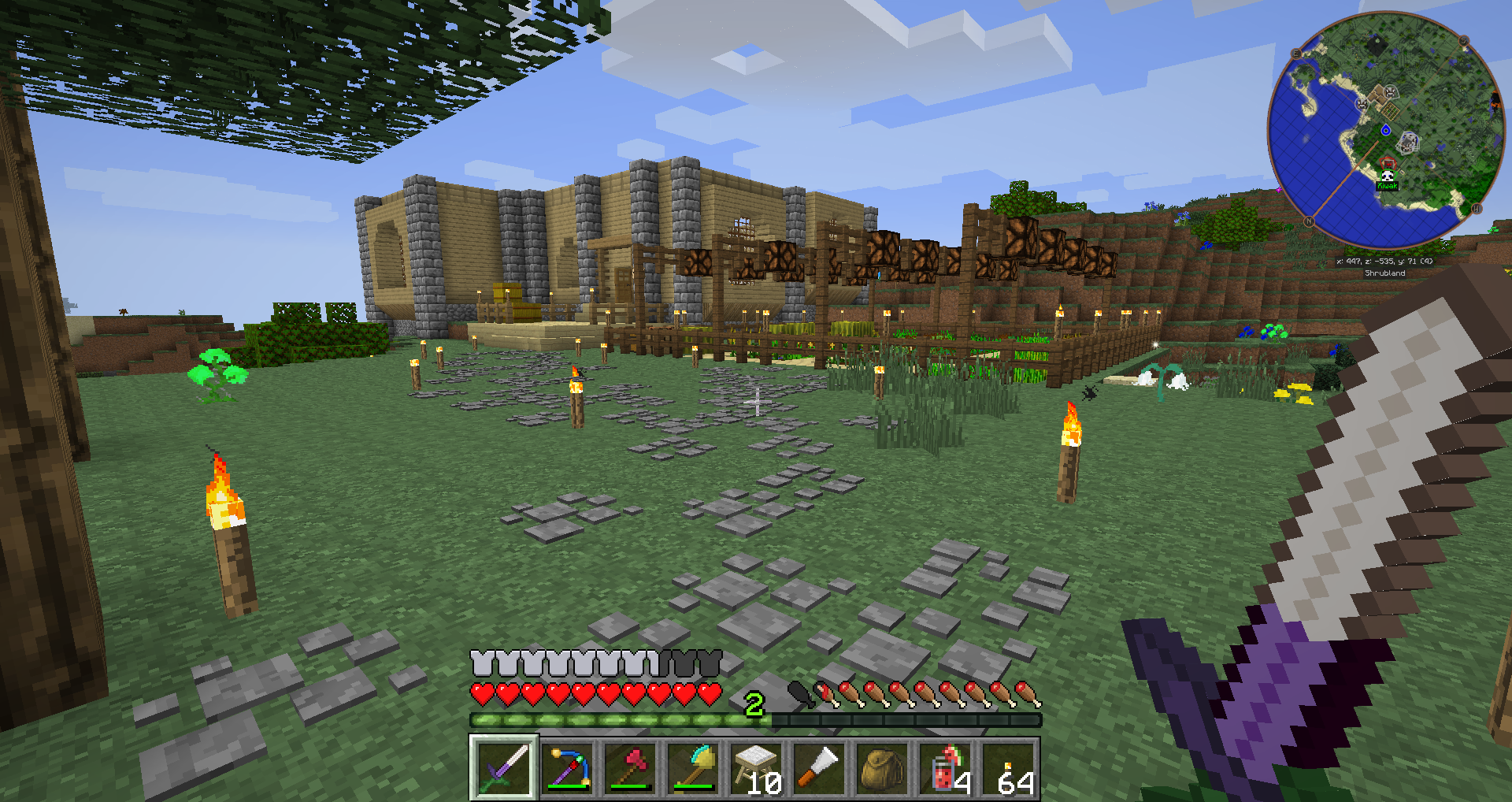
Task: Click the circular minimap
Action: pos(1386,130)
